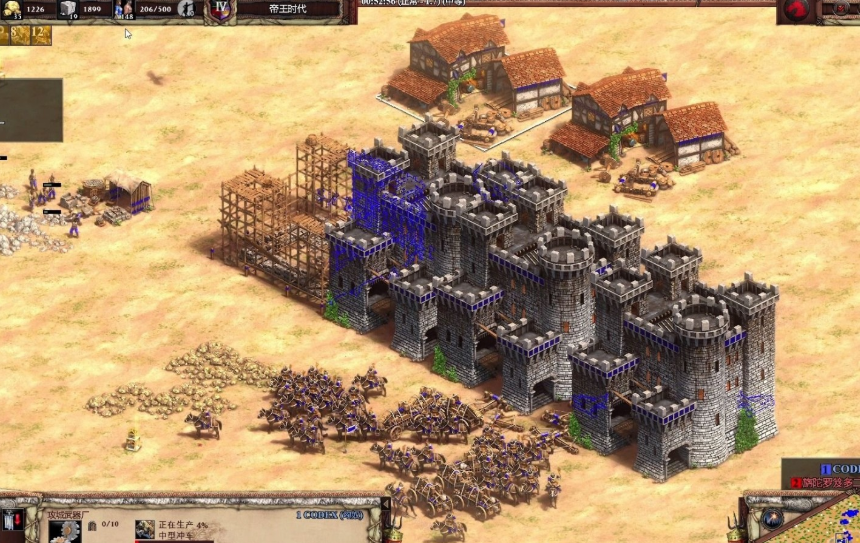Select the control group 8 badge
Image resolution: width=860 pixels, height=543 pixels.
[18, 35]
